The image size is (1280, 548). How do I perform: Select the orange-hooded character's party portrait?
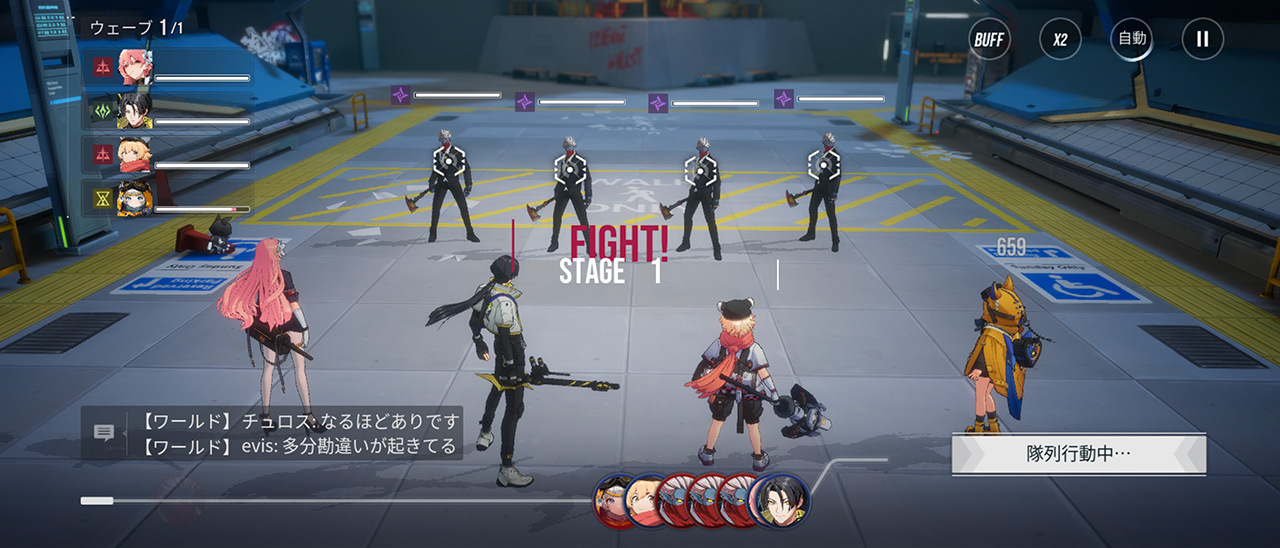(135, 198)
